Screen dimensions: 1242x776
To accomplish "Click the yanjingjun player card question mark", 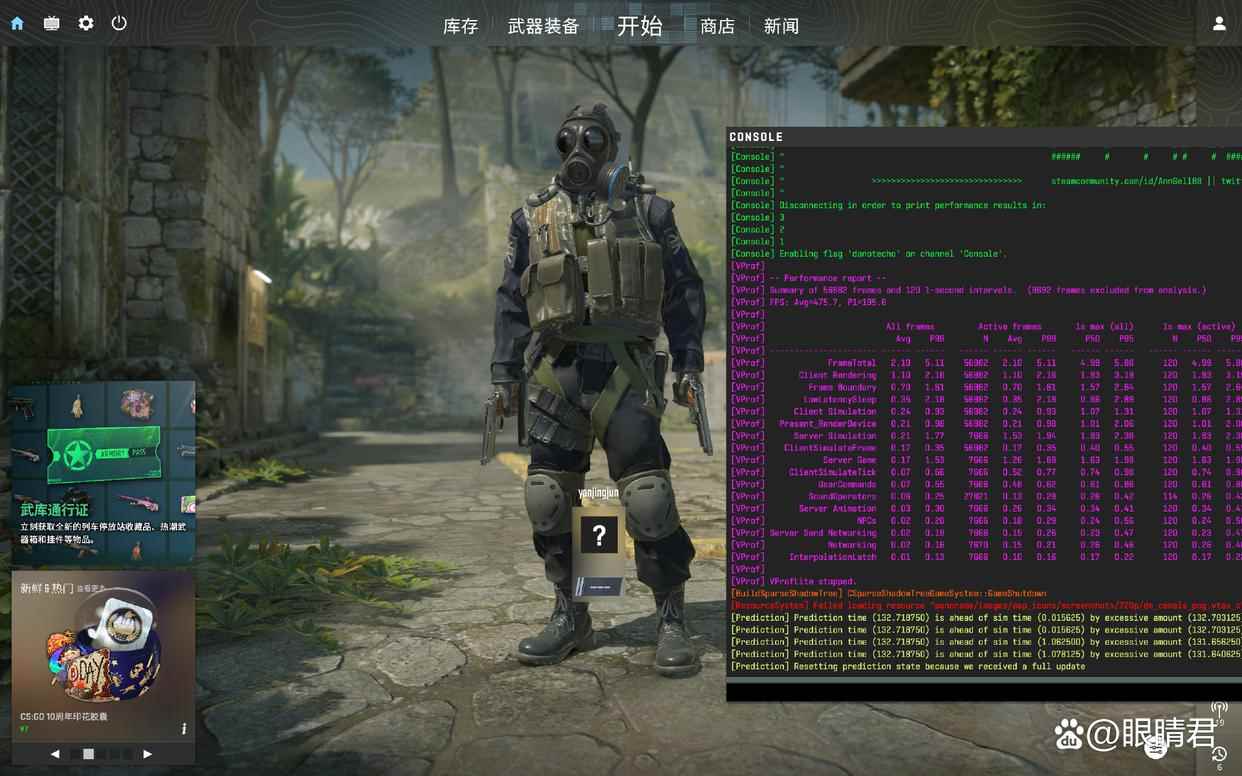I will point(599,536).
